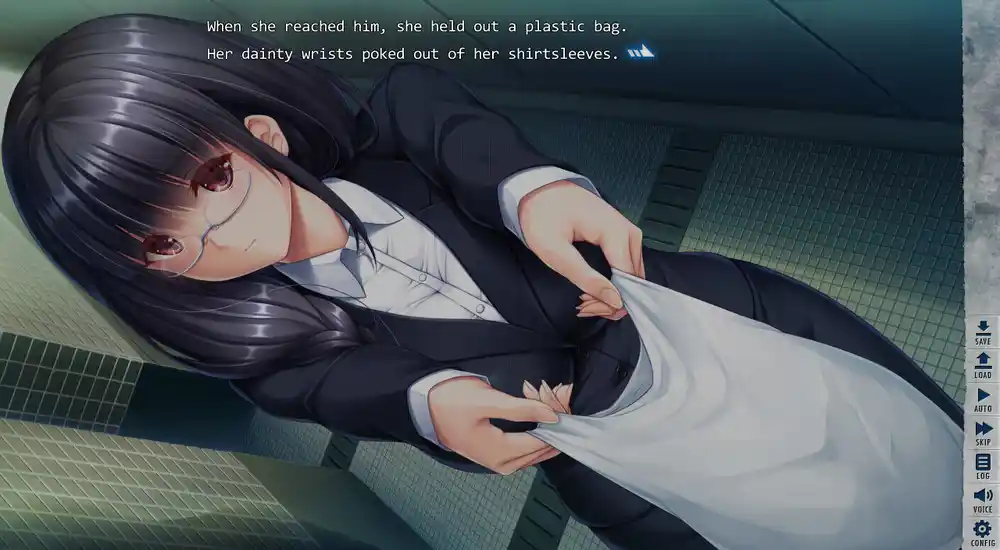Toggle Auto text advance
The height and width of the screenshot is (550, 1000).
pyautogui.click(x=982, y=399)
